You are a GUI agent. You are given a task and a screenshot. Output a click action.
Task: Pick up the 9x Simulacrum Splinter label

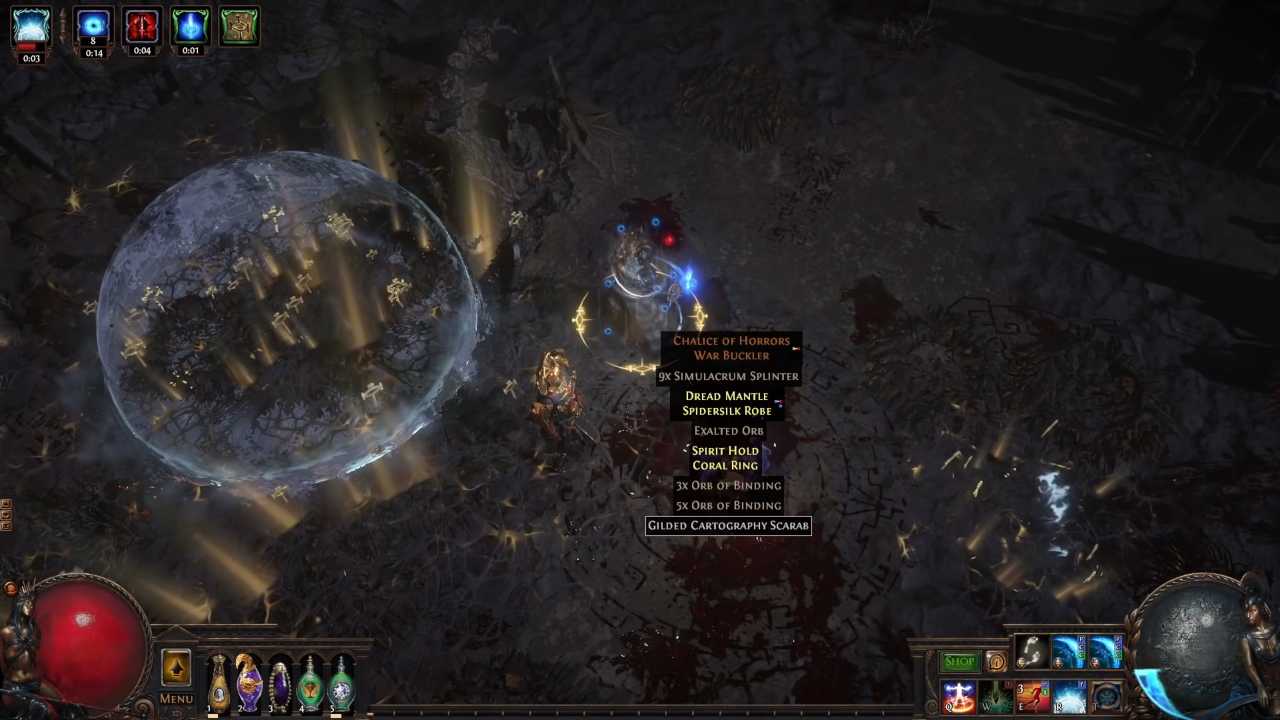pos(728,377)
